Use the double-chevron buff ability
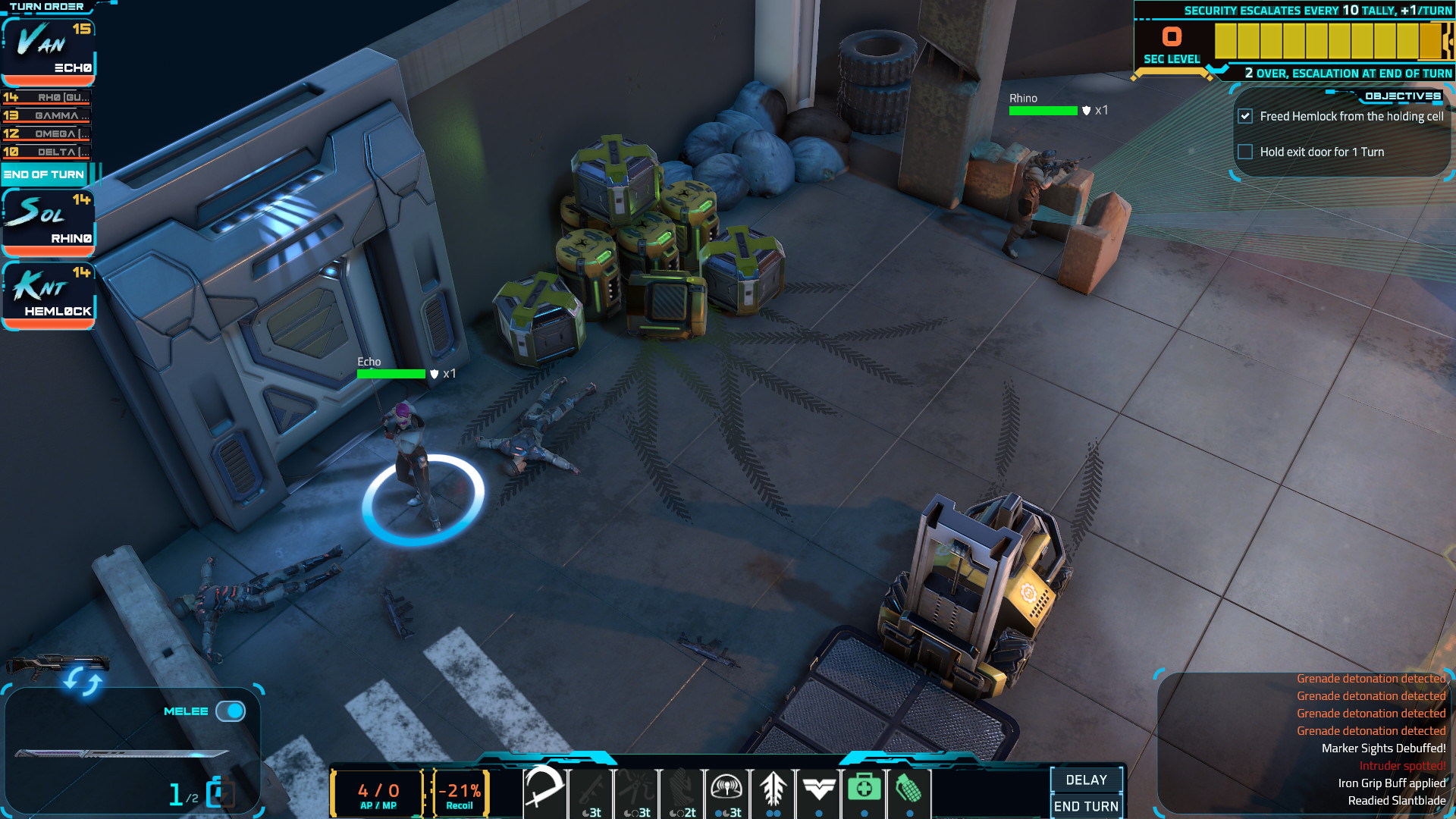 click(x=820, y=789)
